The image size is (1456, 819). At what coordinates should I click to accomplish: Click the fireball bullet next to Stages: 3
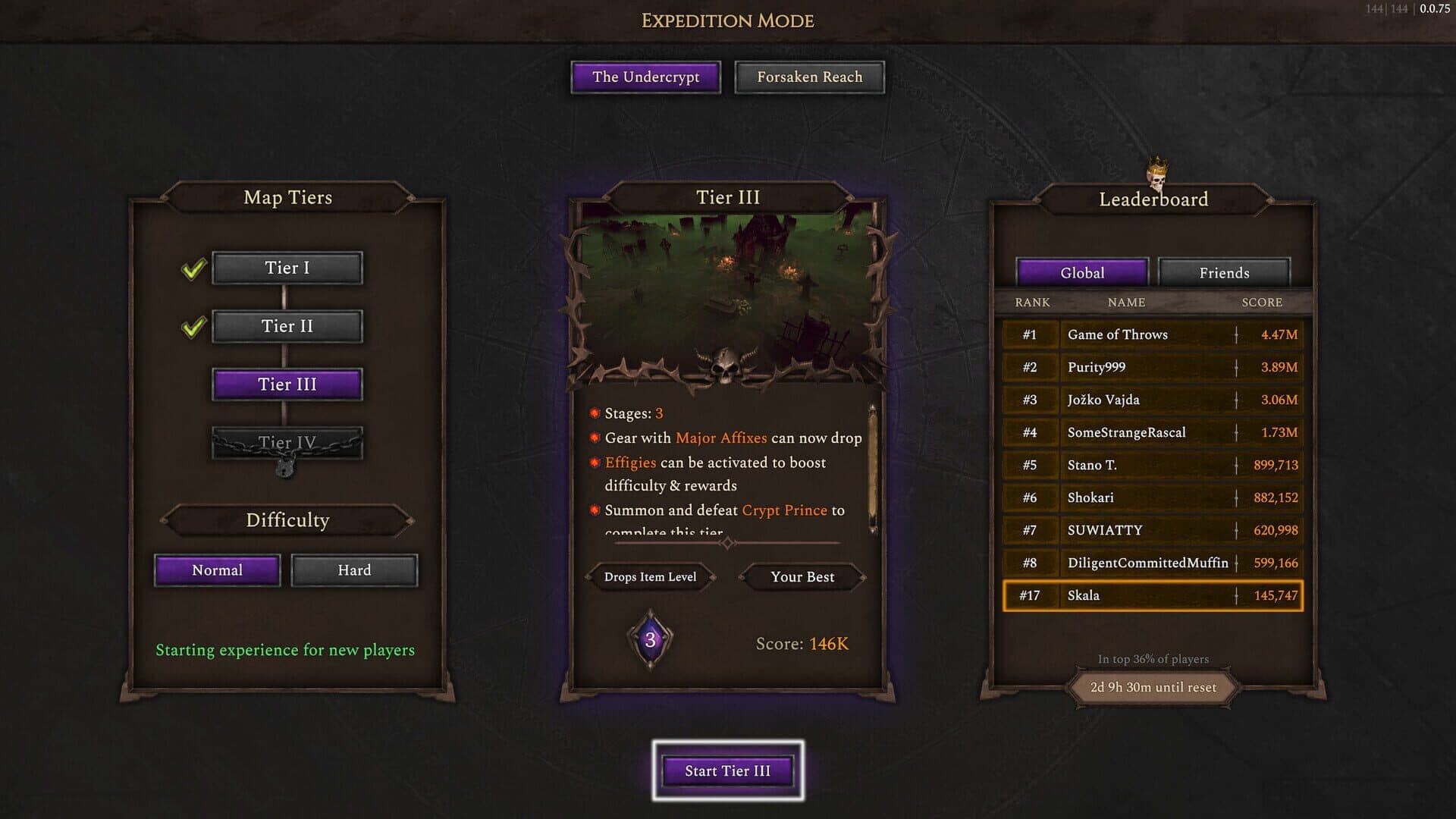594,414
